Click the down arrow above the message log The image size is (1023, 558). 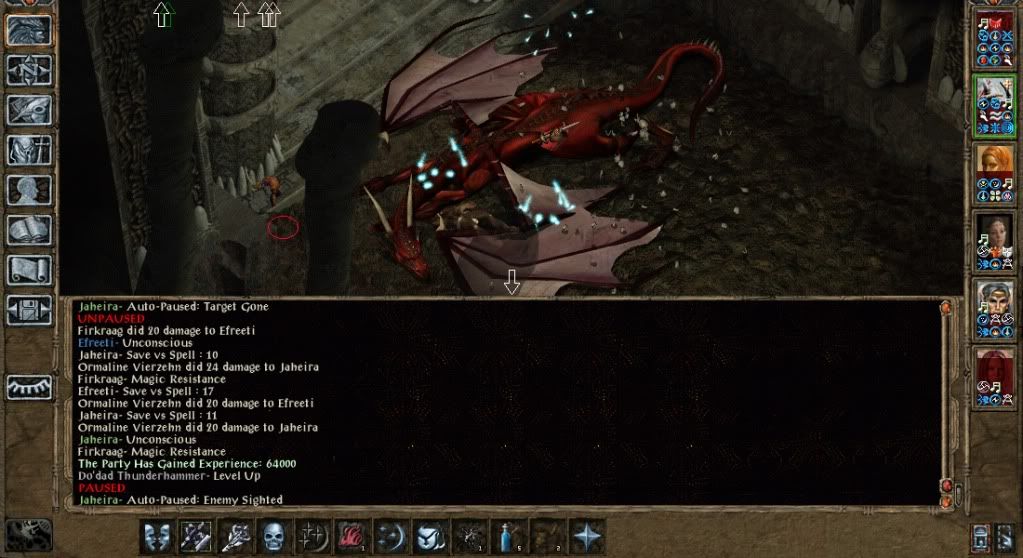click(x=512, y=284)
